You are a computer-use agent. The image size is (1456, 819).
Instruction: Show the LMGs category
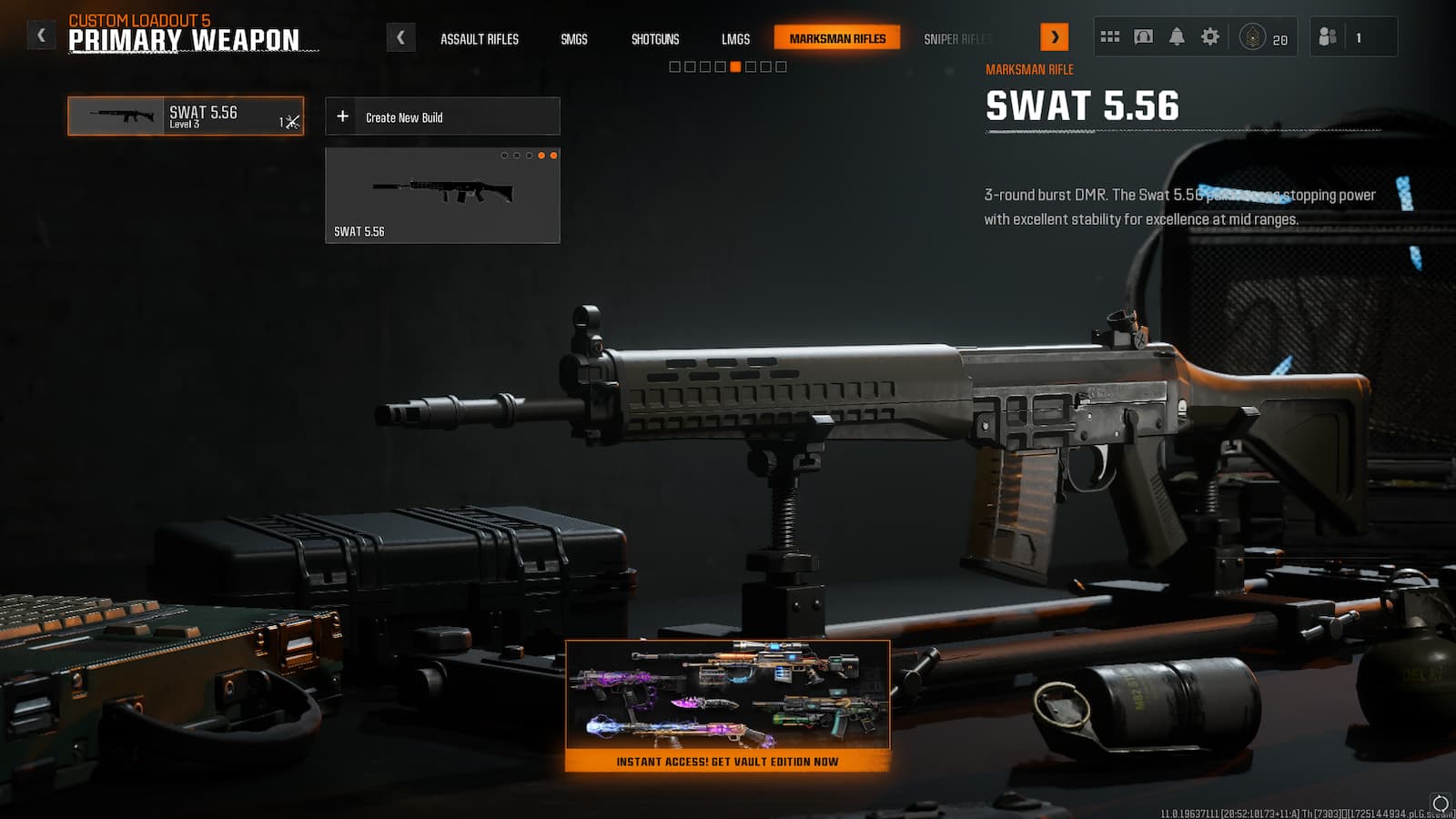[x=735, y=39]
